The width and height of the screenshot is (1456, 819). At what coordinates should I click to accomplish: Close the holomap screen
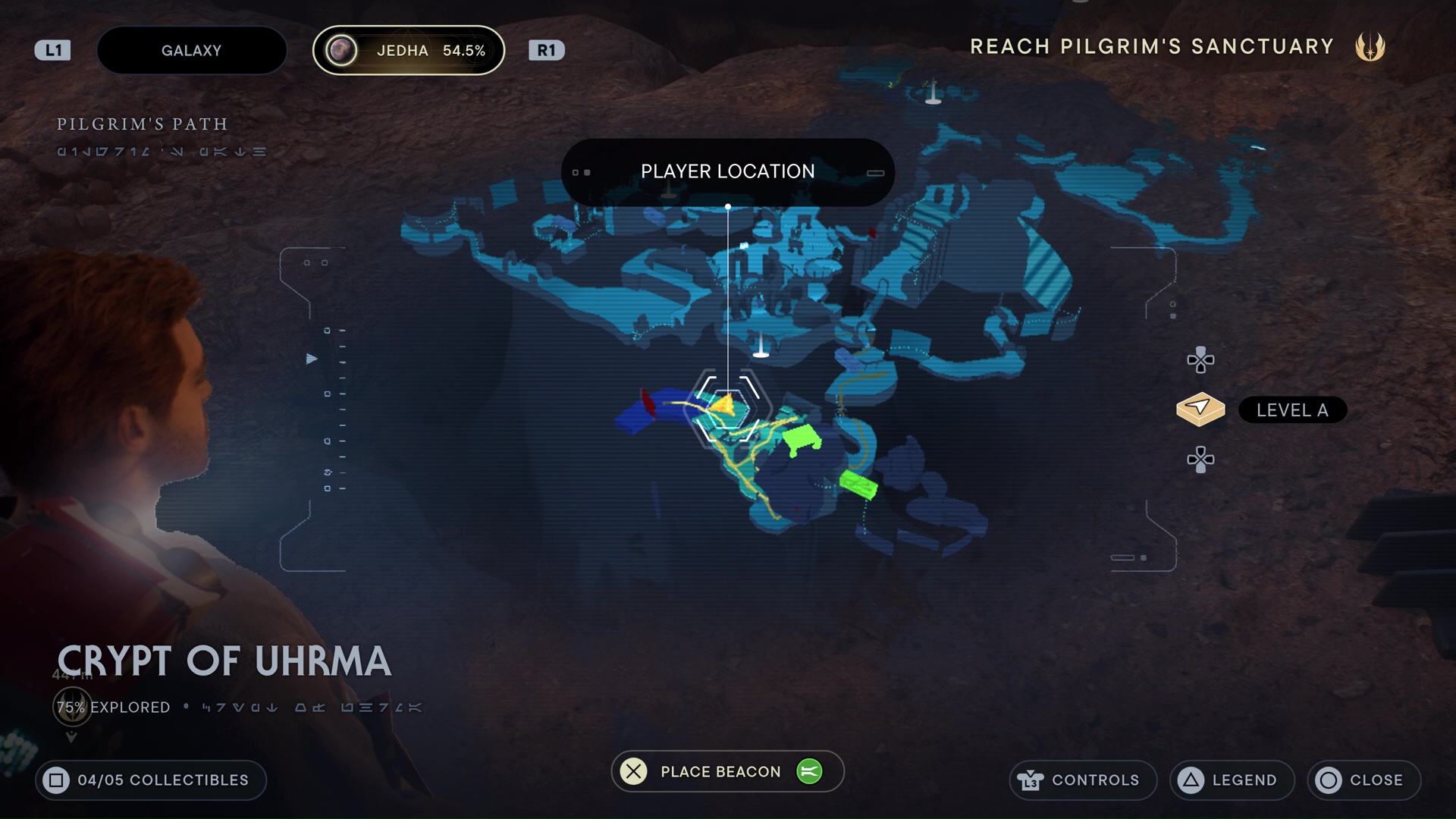(x=1363, y=780)
